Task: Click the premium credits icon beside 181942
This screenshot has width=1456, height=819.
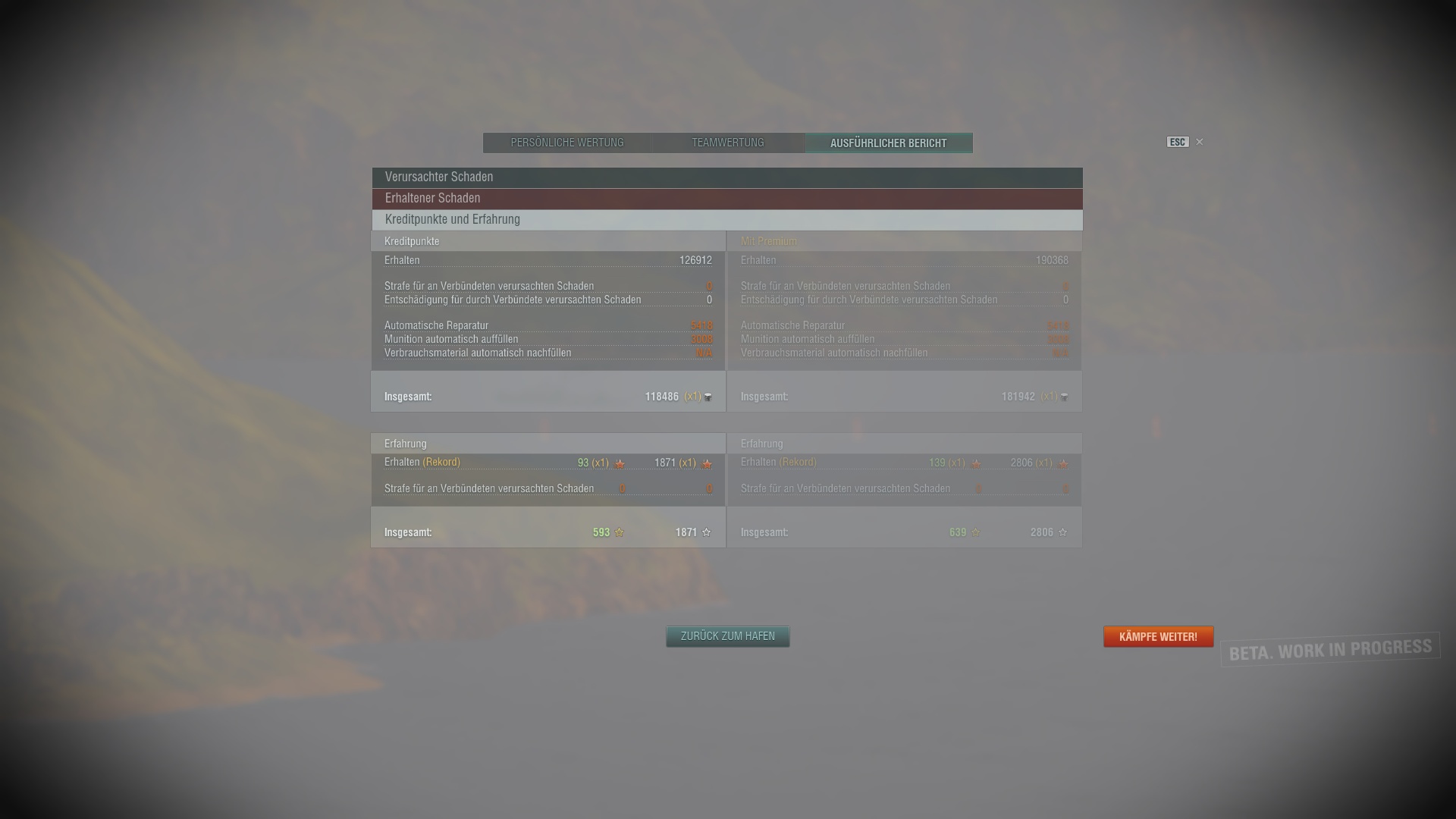Action: (1063, 397)
